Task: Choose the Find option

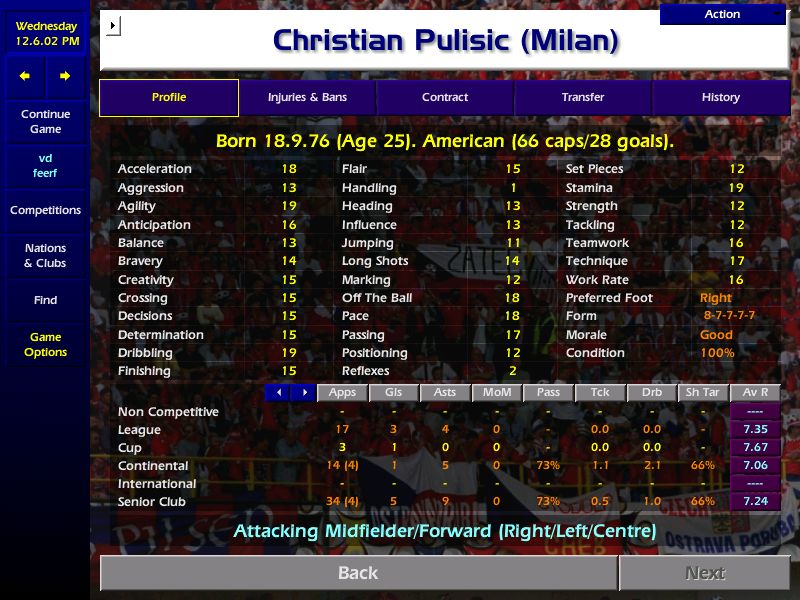Action: point(45,300)
